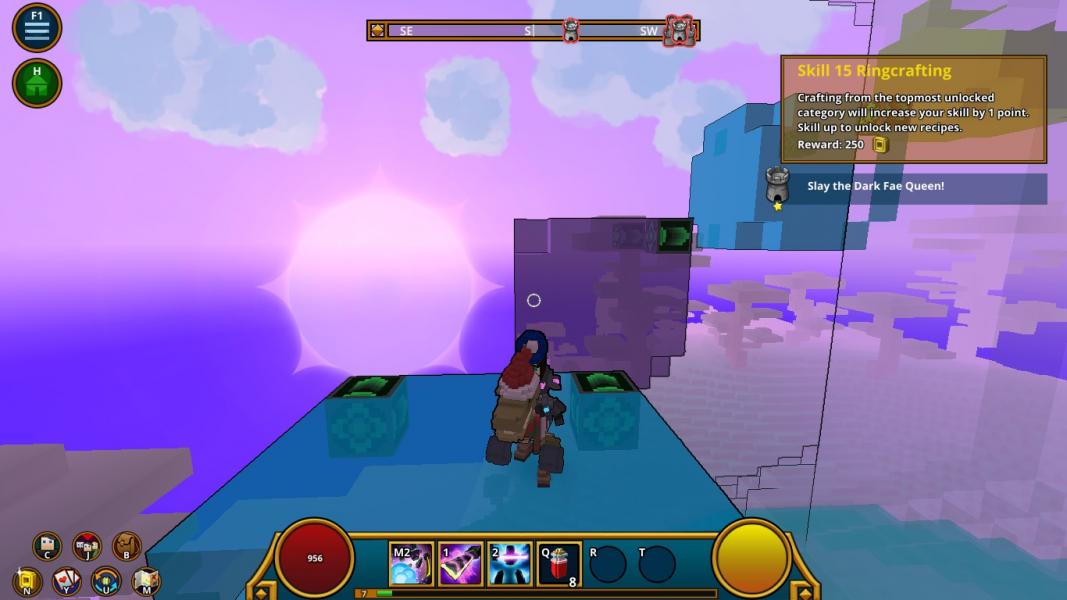Activate the M2 secondary attack ability
Screen dimensions: 1067x600
[411, 564]
